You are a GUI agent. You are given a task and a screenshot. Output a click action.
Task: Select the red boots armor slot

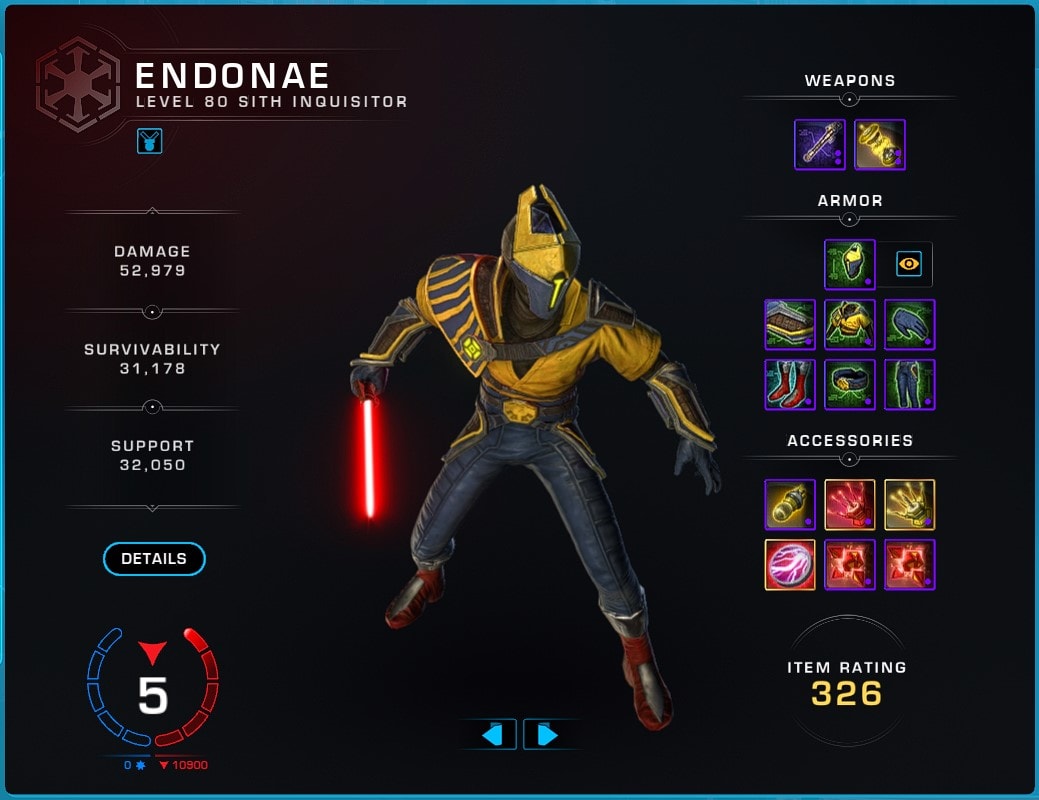click(x=790, y=384)
